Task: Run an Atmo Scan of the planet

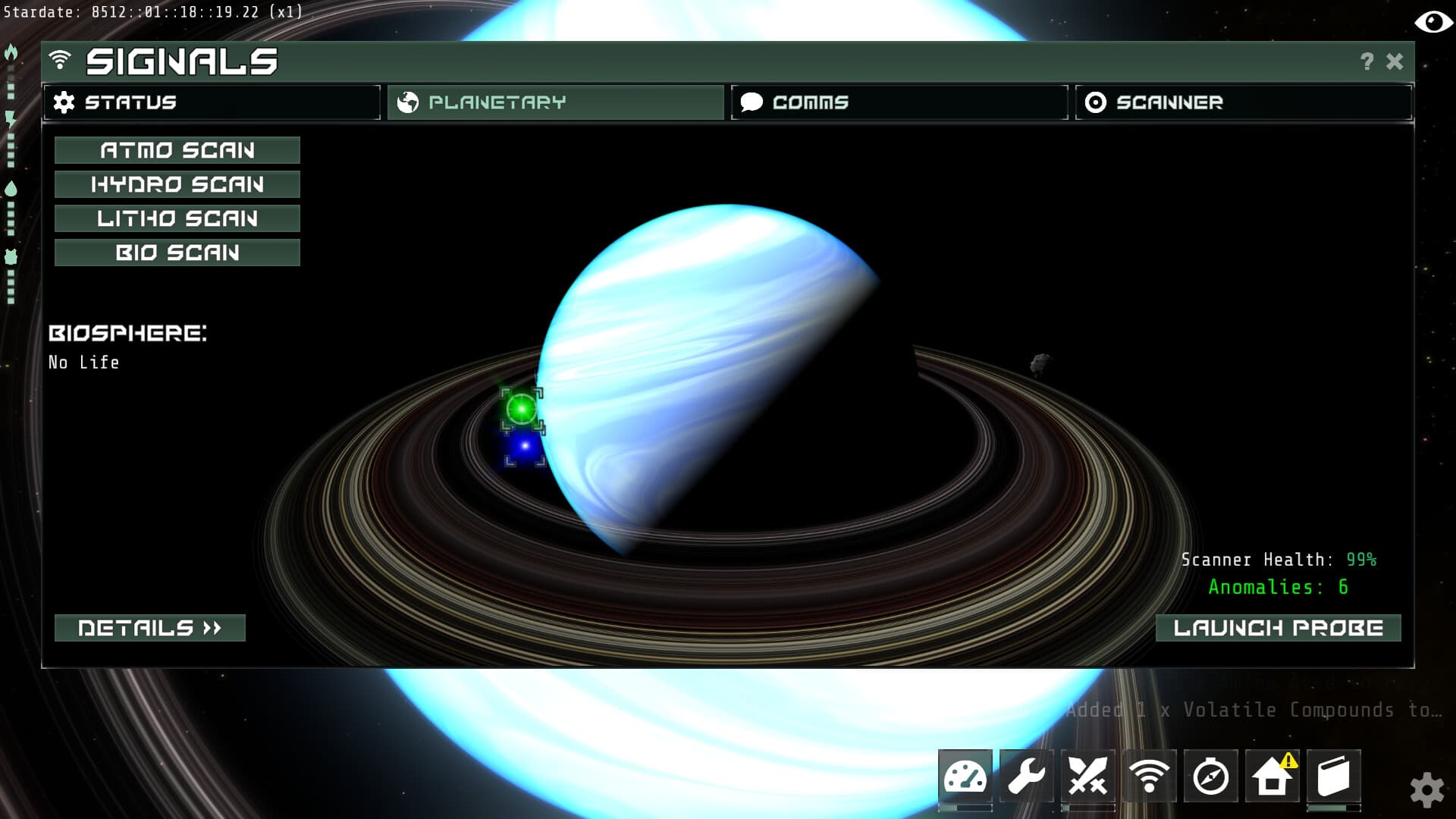Action: (177, 149)
